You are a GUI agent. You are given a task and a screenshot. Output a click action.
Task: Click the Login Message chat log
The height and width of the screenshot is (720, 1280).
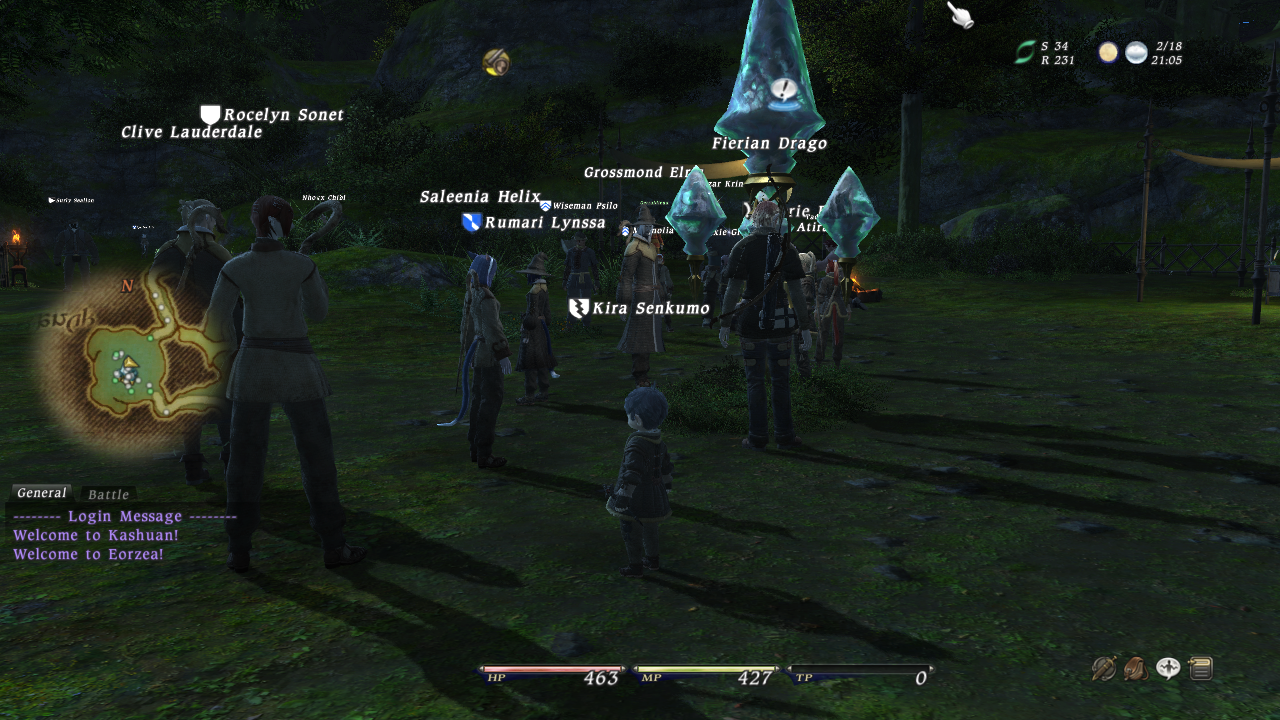coord(125,517)
